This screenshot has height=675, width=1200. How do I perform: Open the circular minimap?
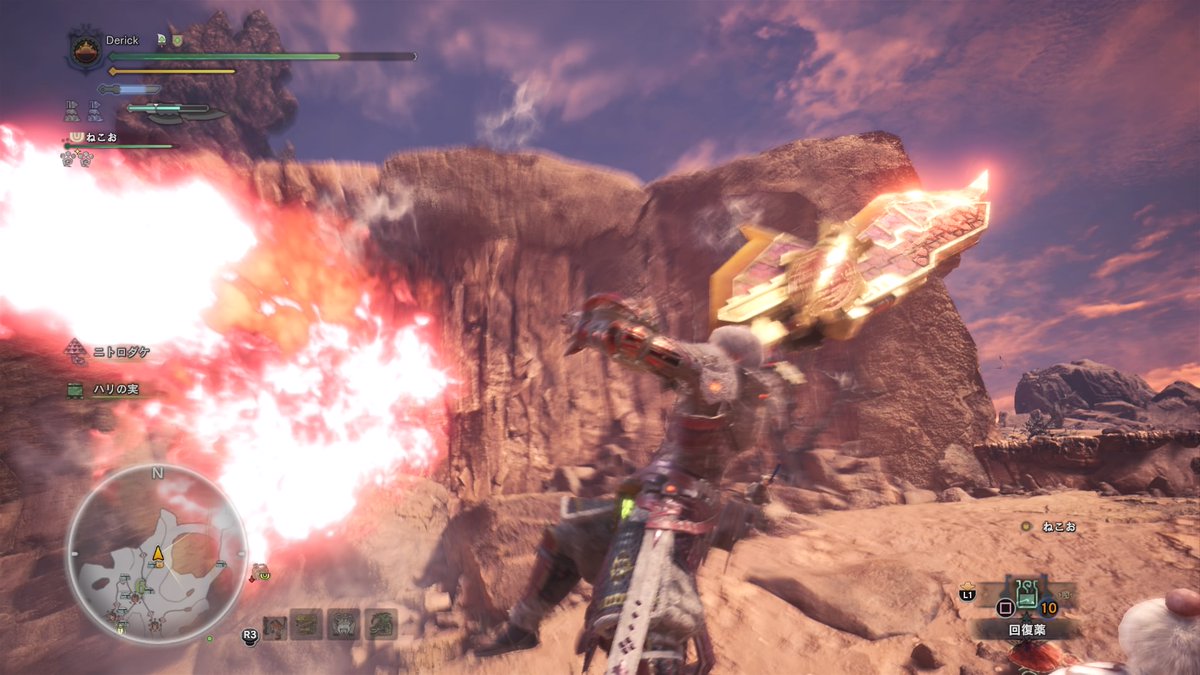tap(157, 553)
